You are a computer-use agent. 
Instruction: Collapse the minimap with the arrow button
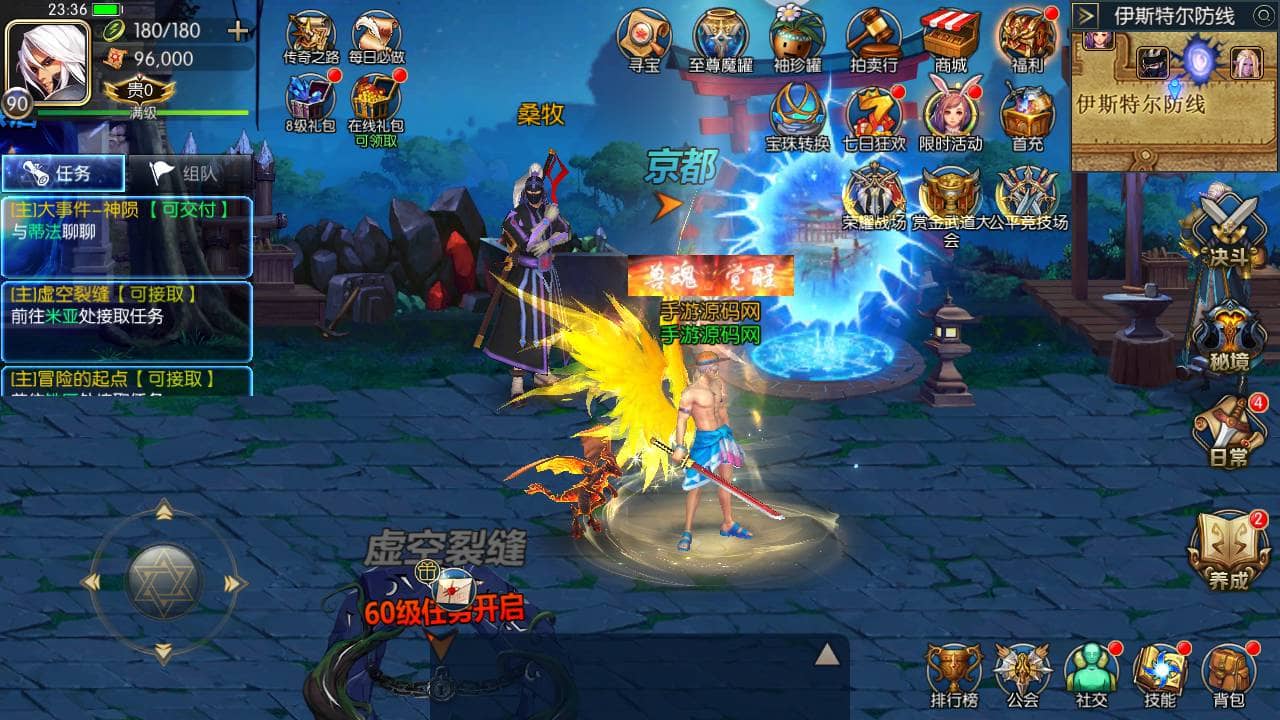coord(1087,16)
